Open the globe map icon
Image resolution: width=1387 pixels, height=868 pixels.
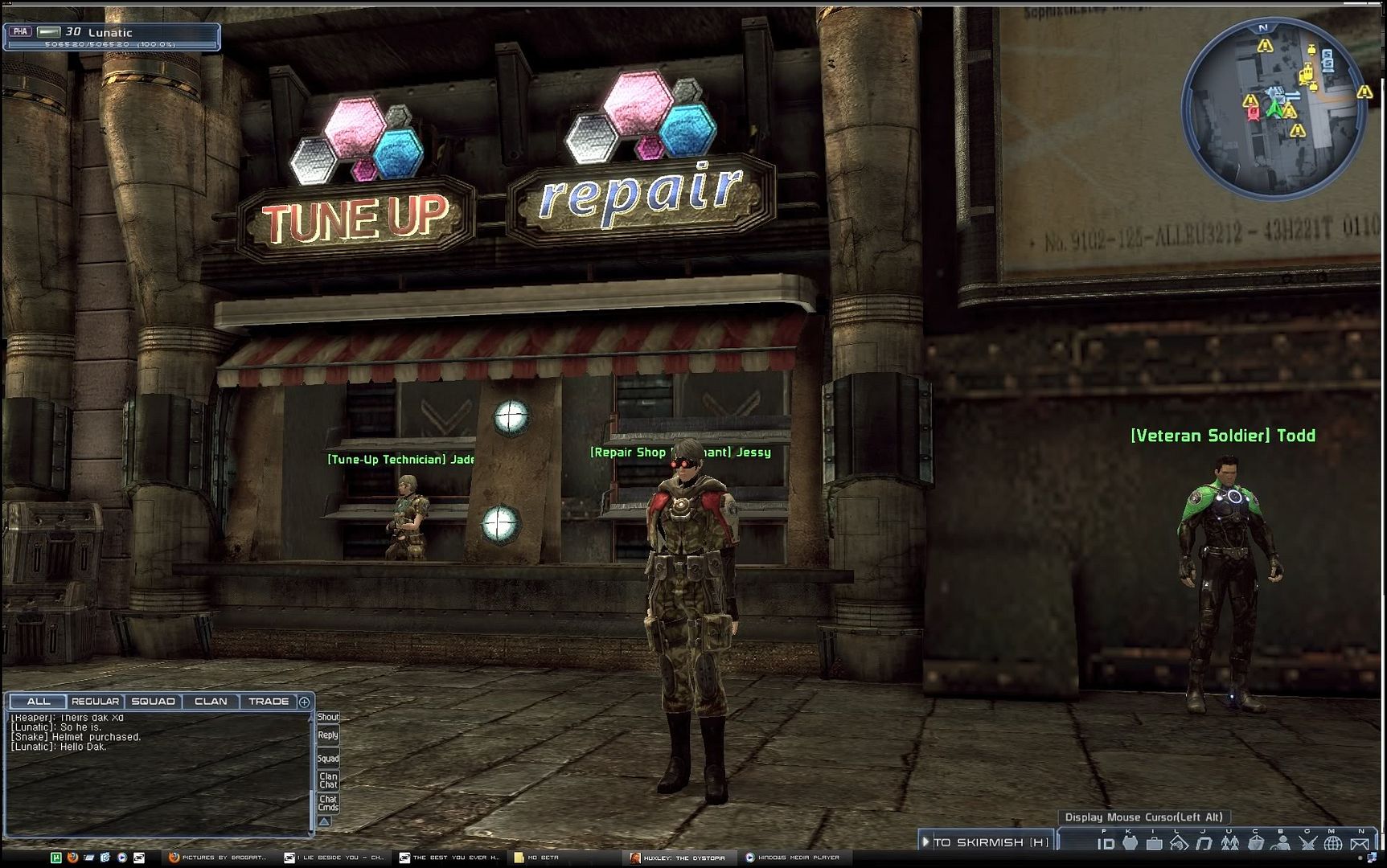coord(1333,844)
